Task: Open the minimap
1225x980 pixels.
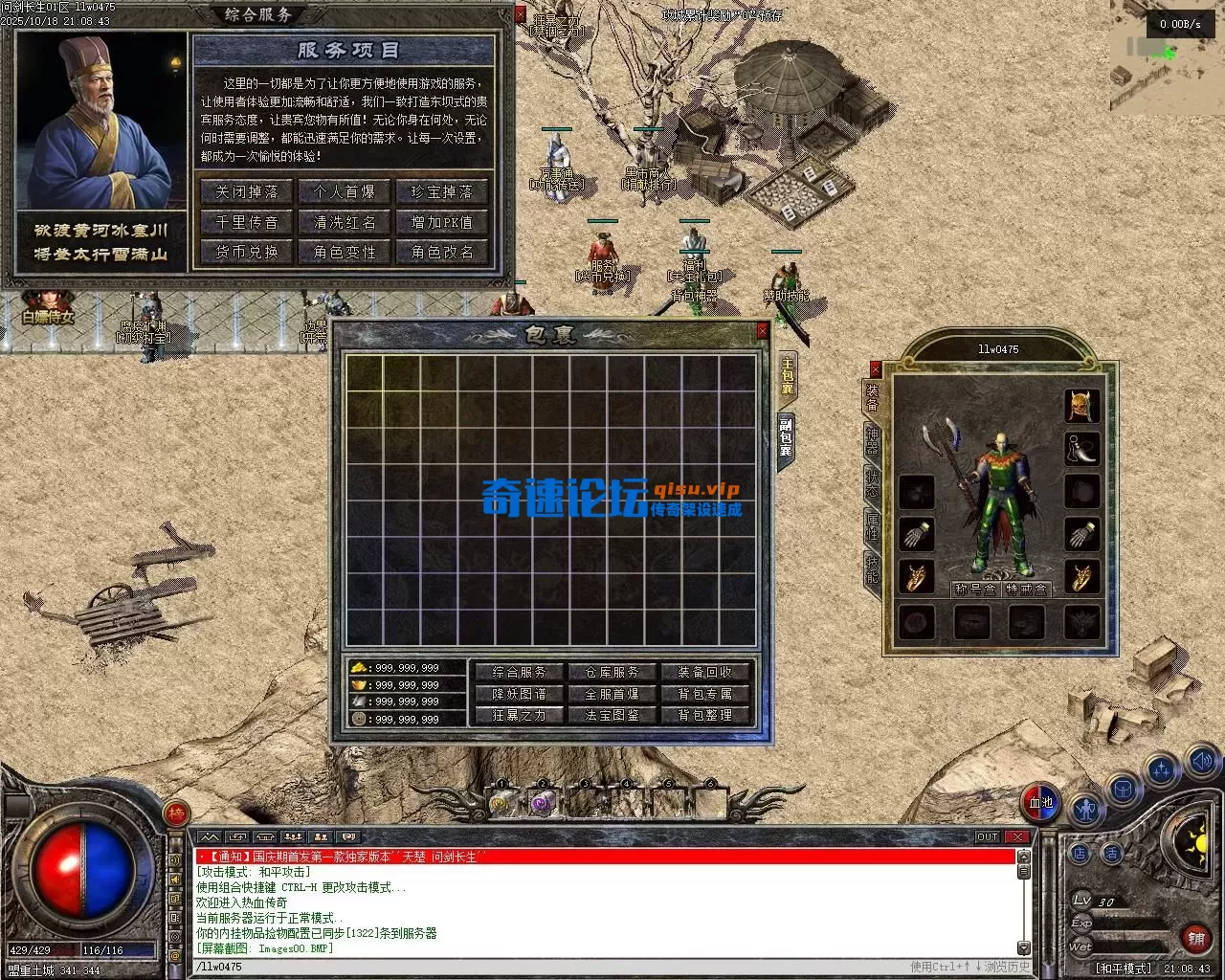Action: pyautogui.click(x=1165, y=57)
